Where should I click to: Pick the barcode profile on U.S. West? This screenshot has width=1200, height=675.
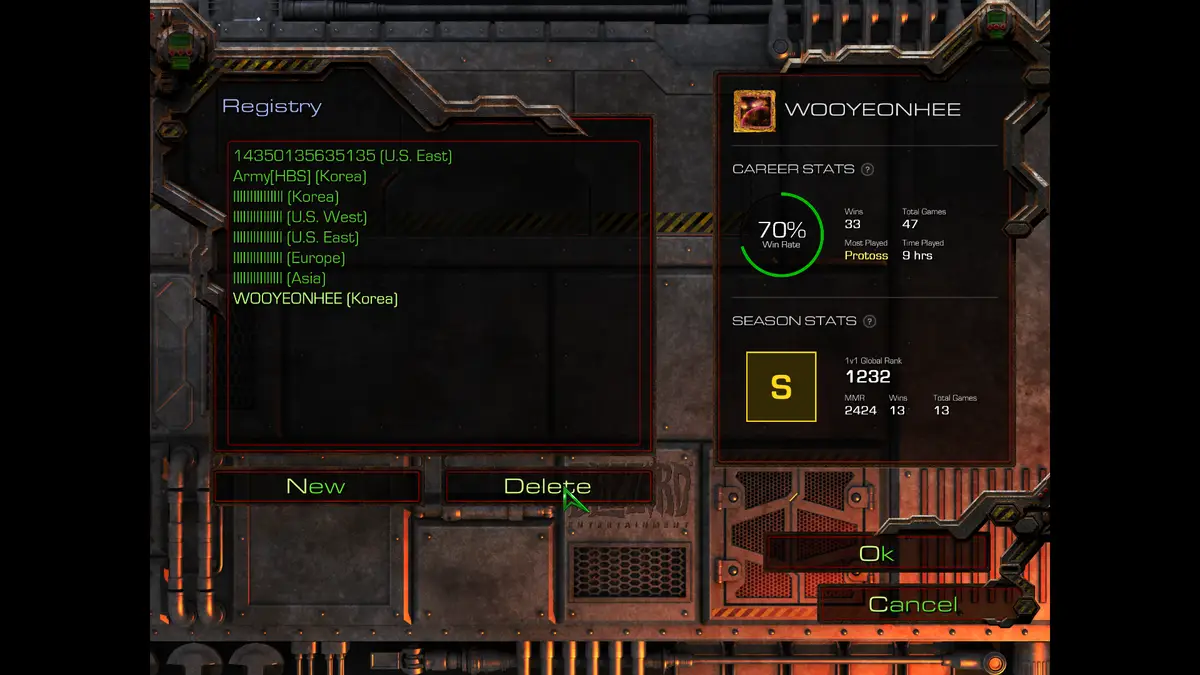pos(299,217)
